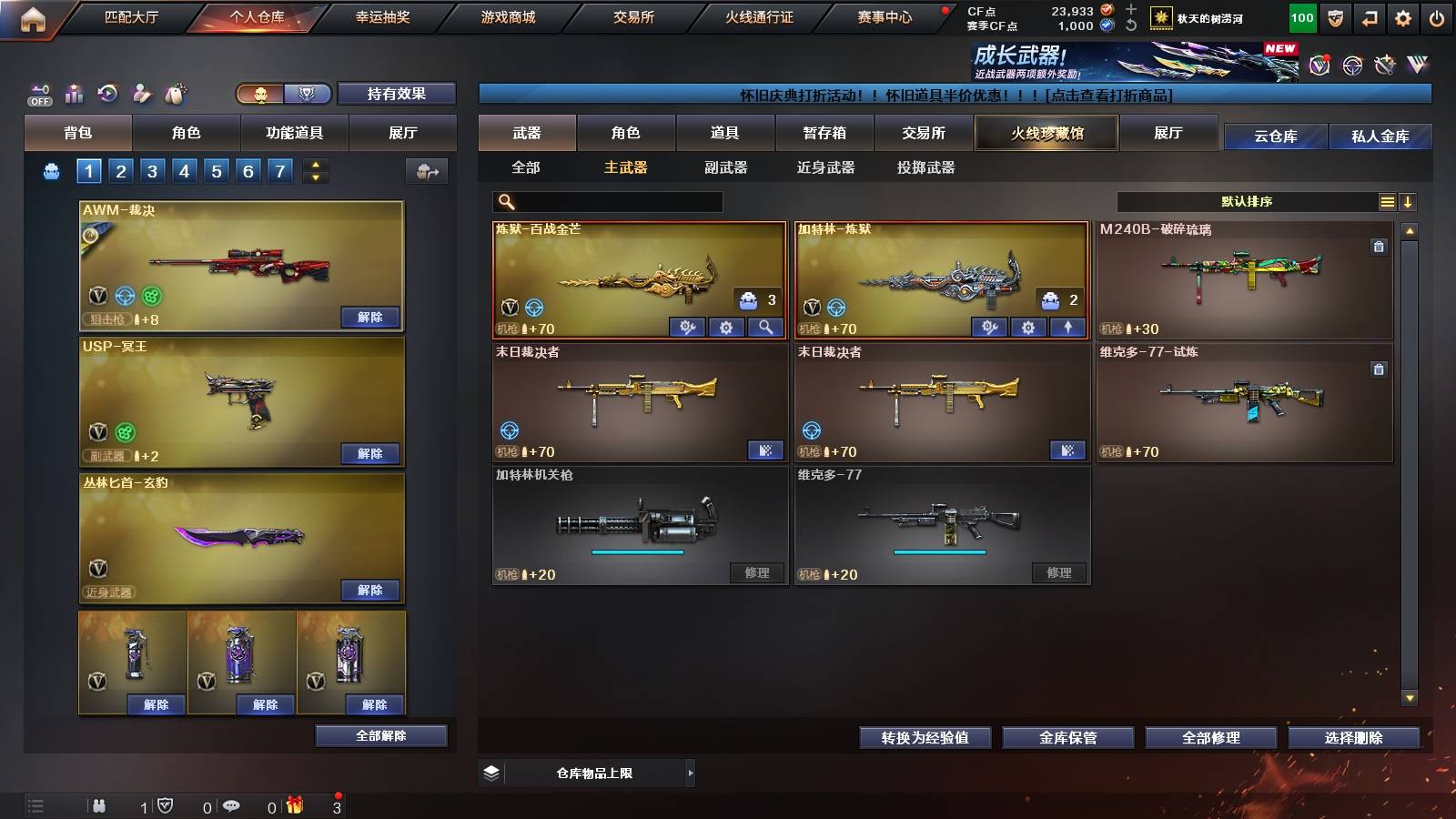Enable the list view layout icon near 默认排序

point(1386,201)
